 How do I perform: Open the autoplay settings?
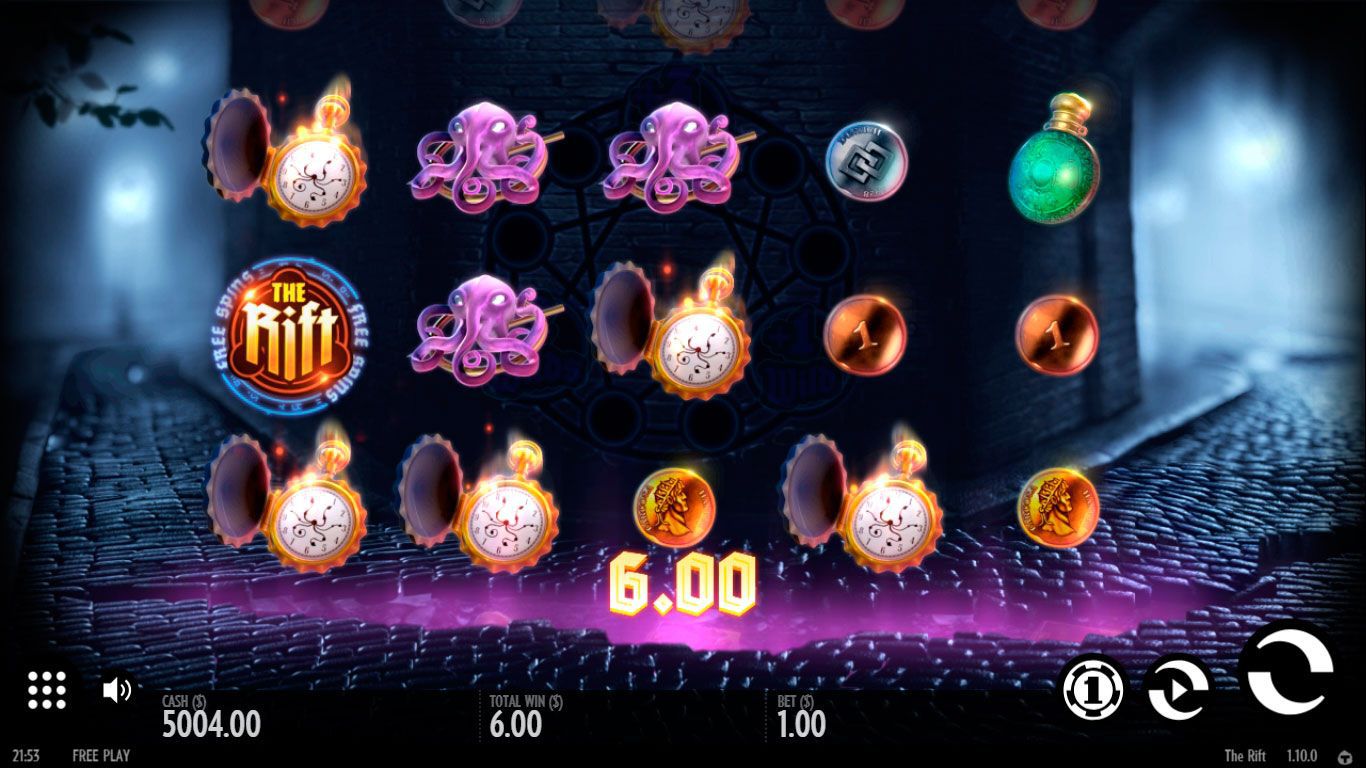coord(1177,689)
